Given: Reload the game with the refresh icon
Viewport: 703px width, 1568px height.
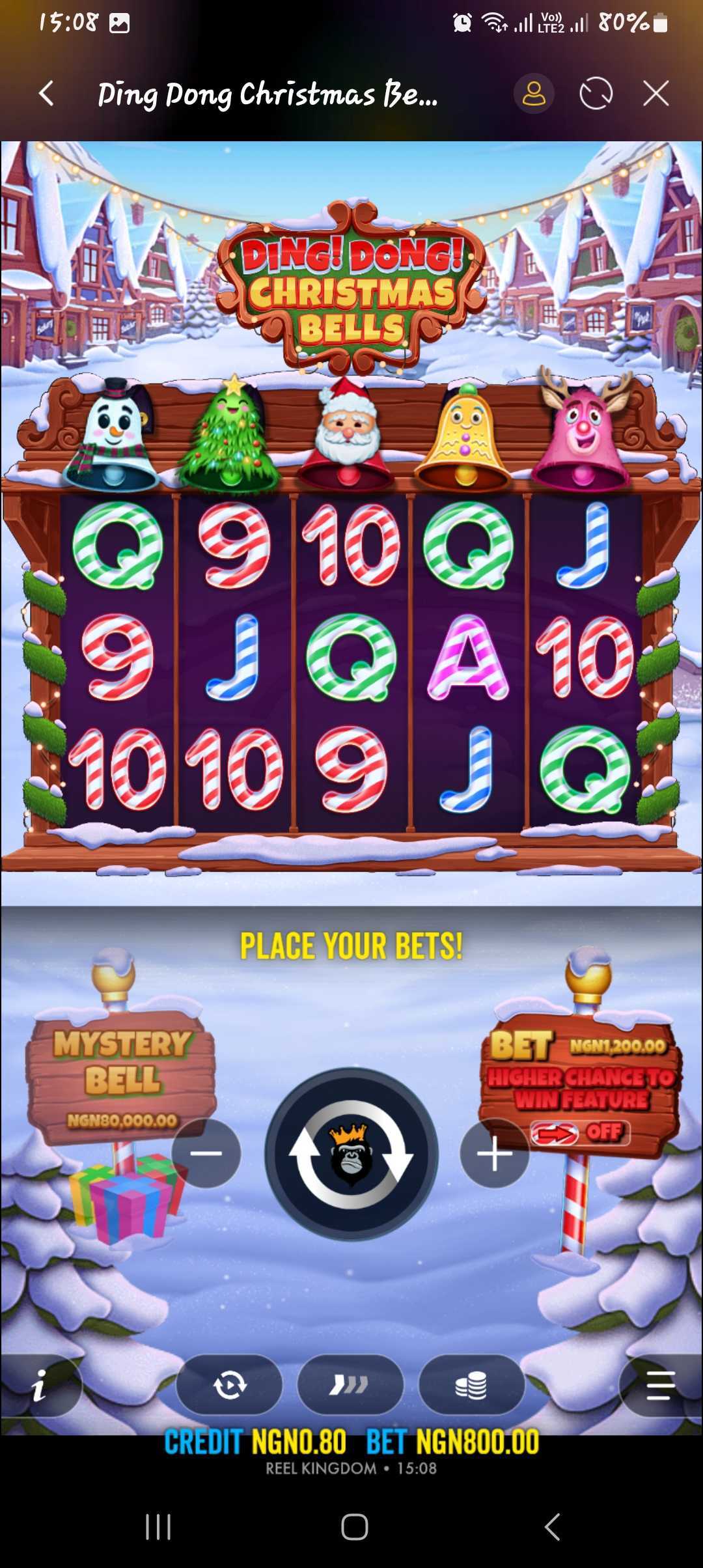Looking at the screenshot, I should point(596,94).
